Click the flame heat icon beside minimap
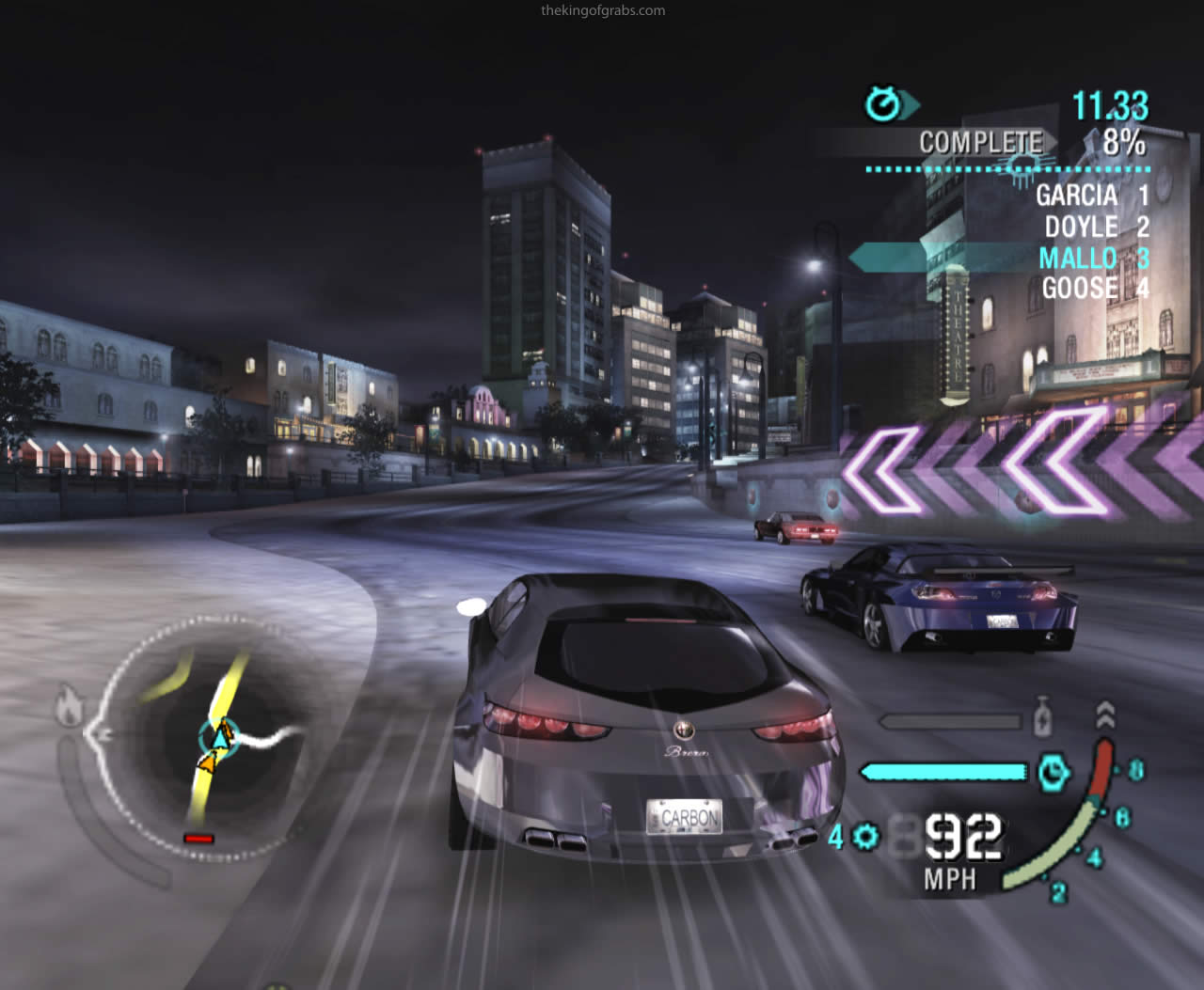The image size is (1204, 990). (68, 707)
